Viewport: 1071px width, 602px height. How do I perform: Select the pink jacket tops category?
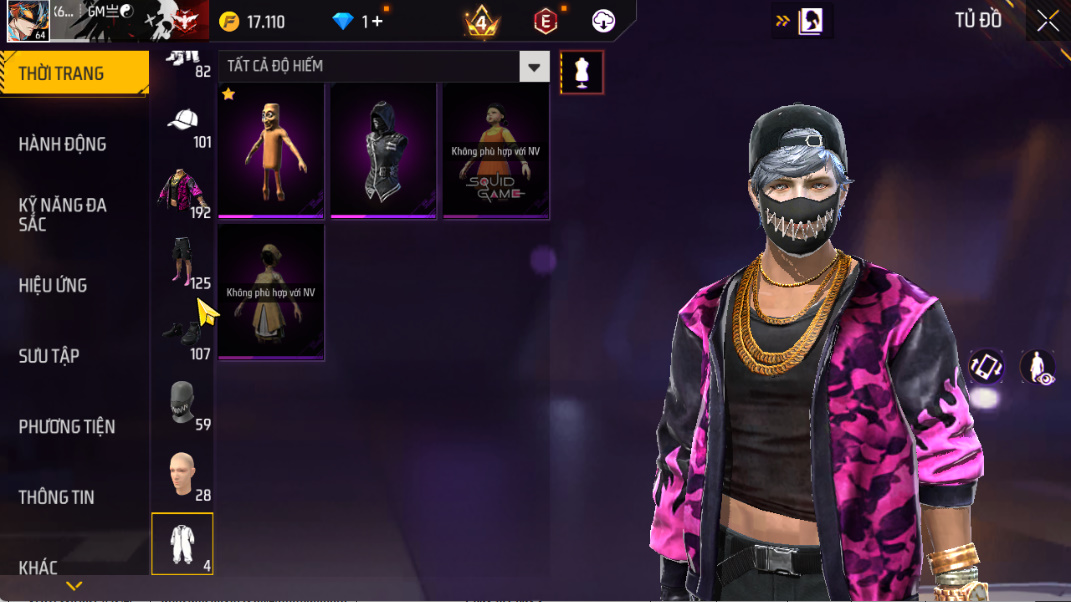181,192
